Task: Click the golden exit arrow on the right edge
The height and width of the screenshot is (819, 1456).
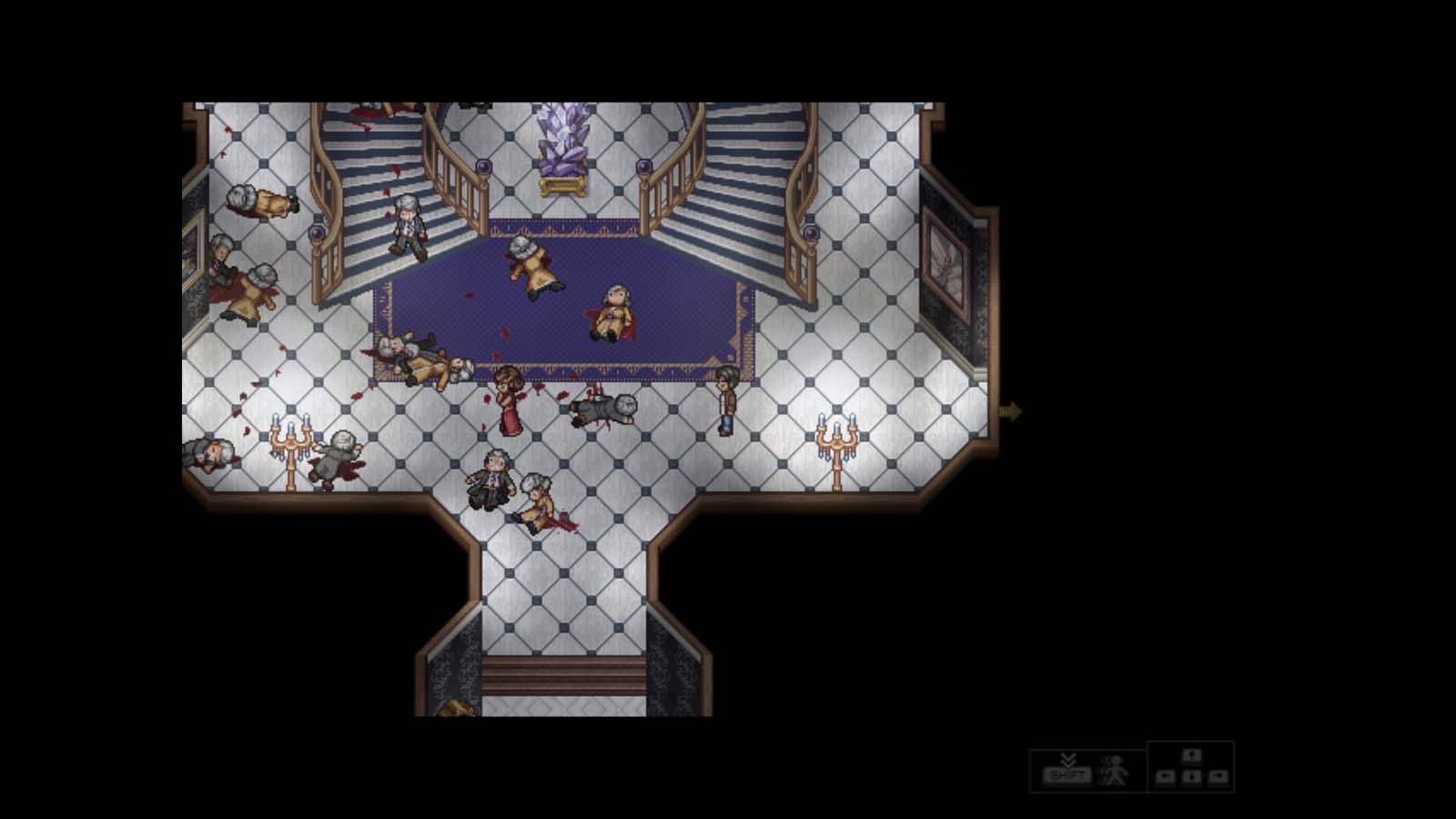Action: [x=1012, y=411]
